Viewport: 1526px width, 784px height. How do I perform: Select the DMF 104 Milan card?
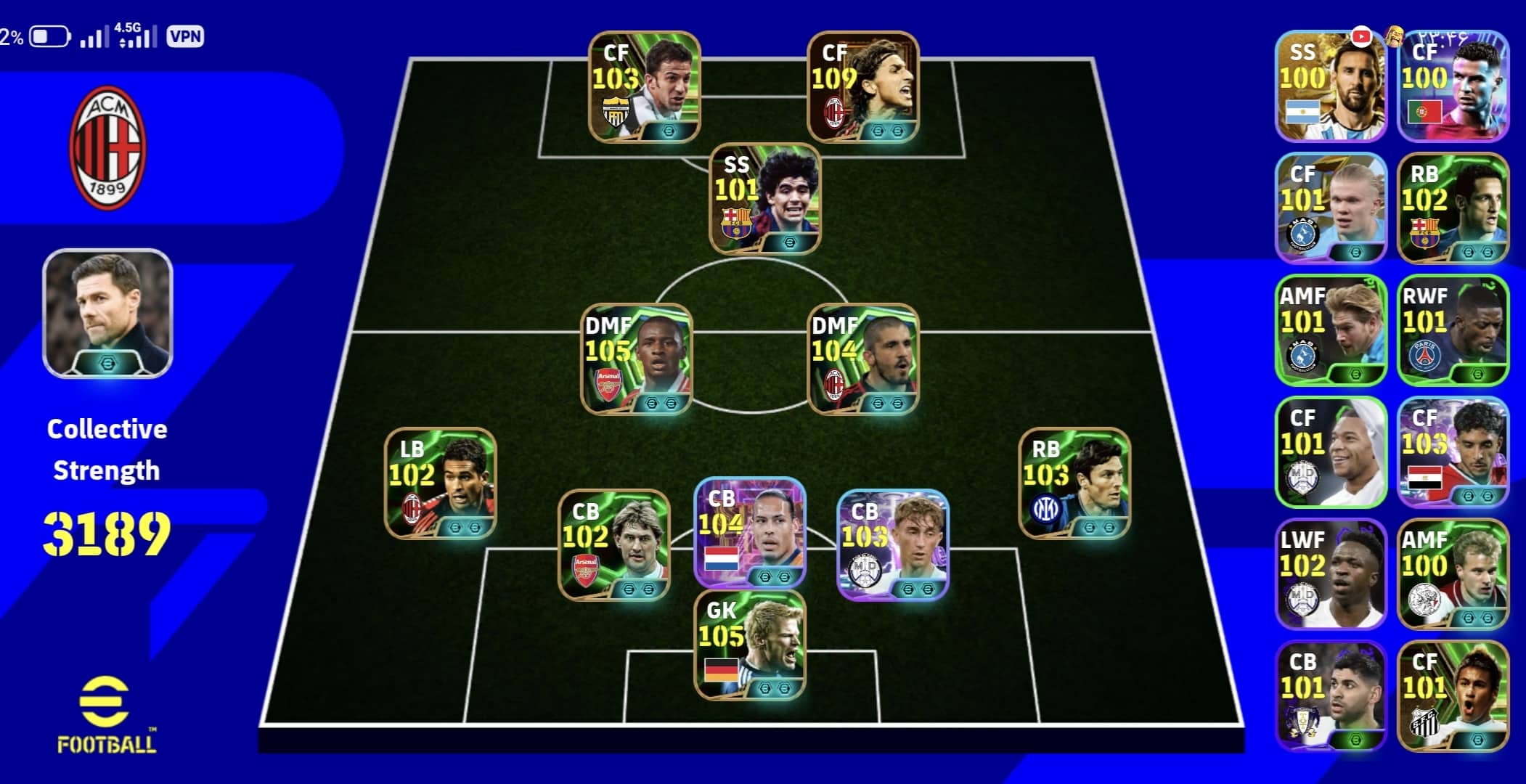click(862, 359)
